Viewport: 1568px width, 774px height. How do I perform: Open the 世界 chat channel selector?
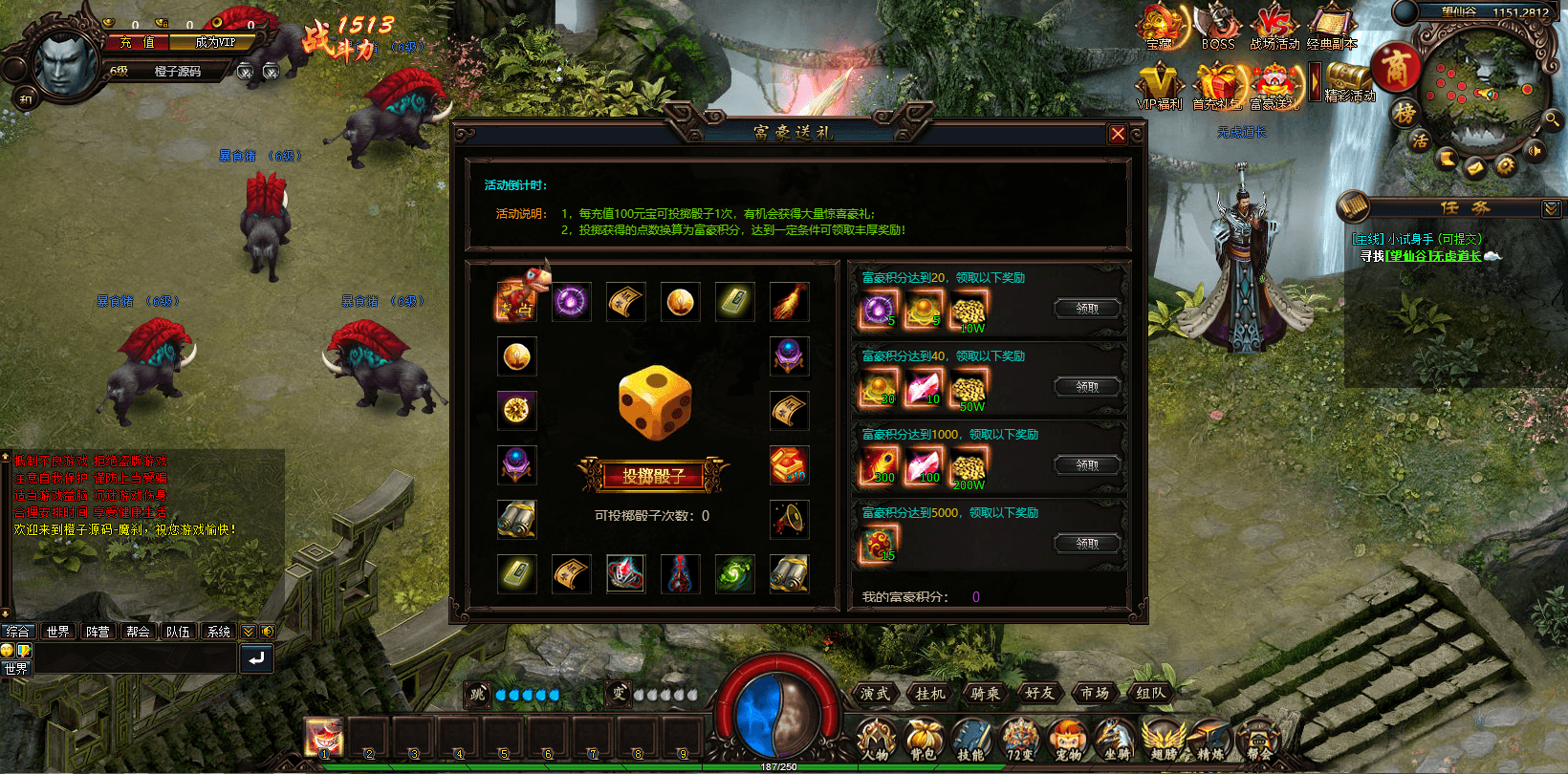pyautogui.click(x=15, y=668)
